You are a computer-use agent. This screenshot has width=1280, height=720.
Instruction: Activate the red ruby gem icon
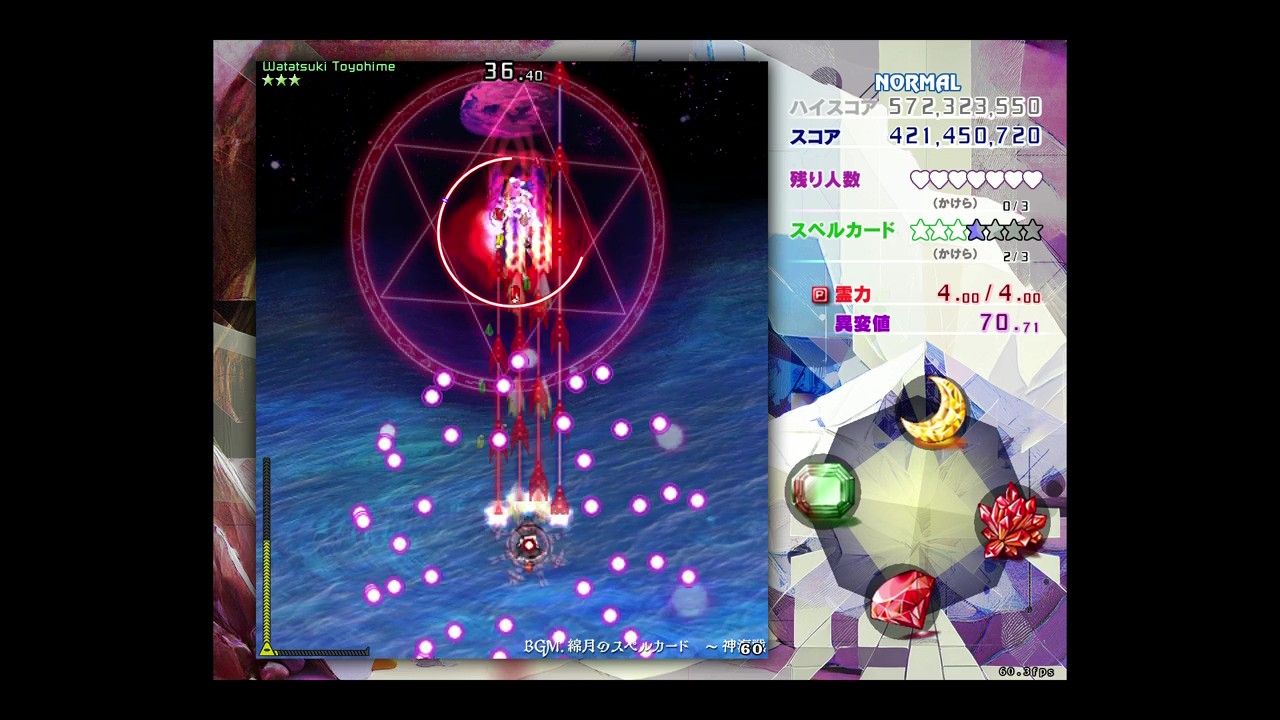[902, 599]
